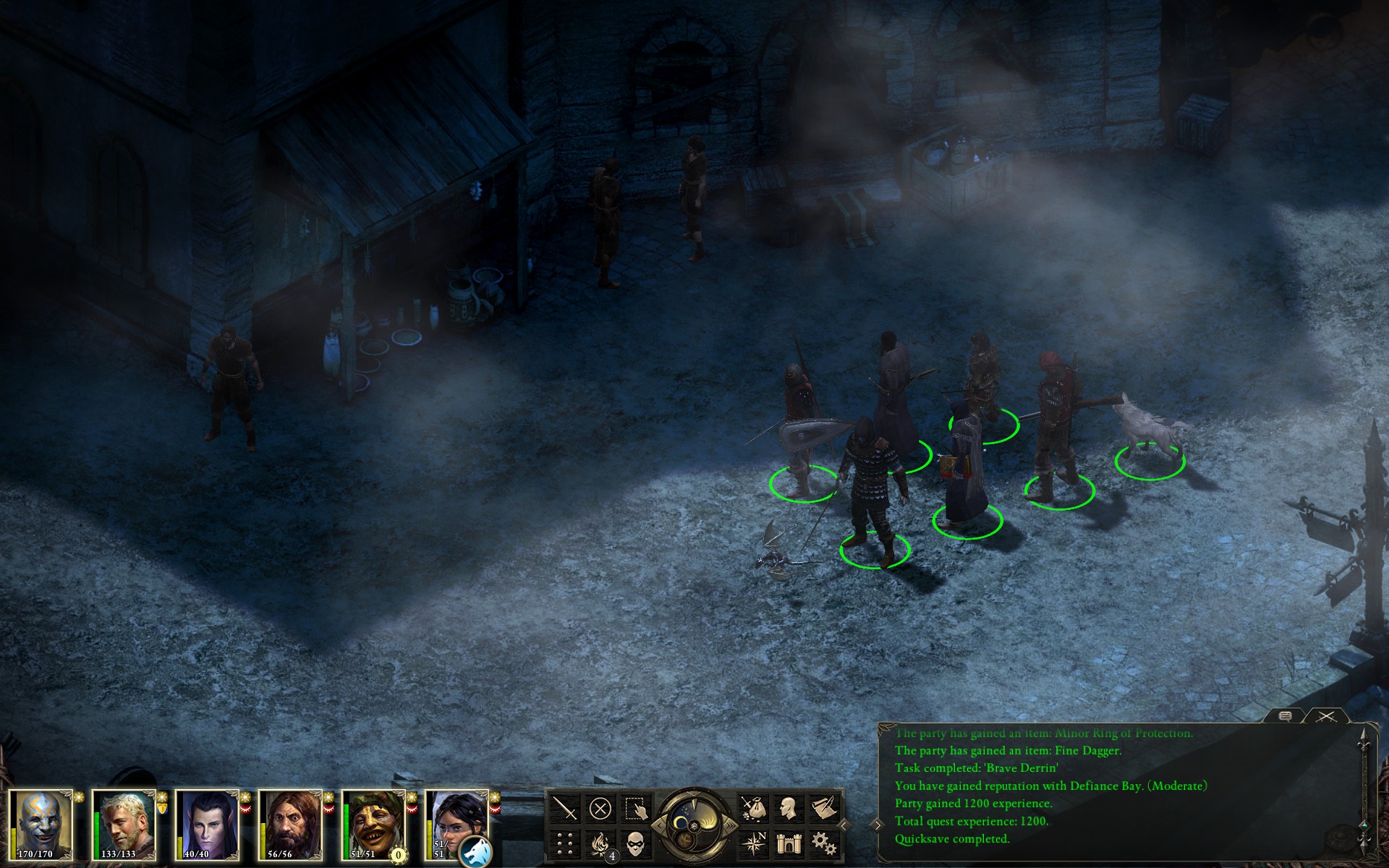Rest using the campfire icon
Screen dimensions: 1389x868
click(x=600, y=843)
